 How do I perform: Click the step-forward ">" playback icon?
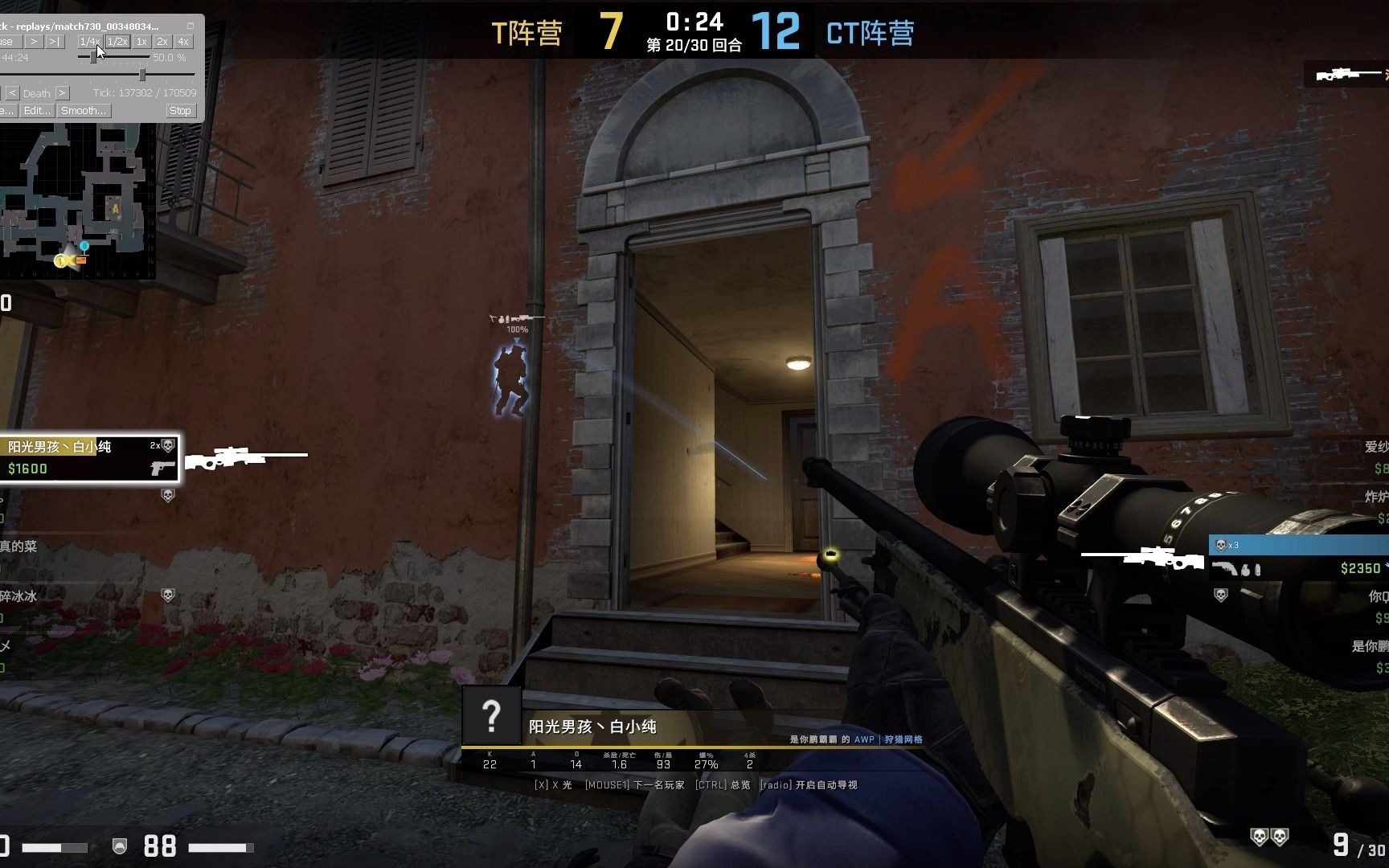tap(35, 42)
